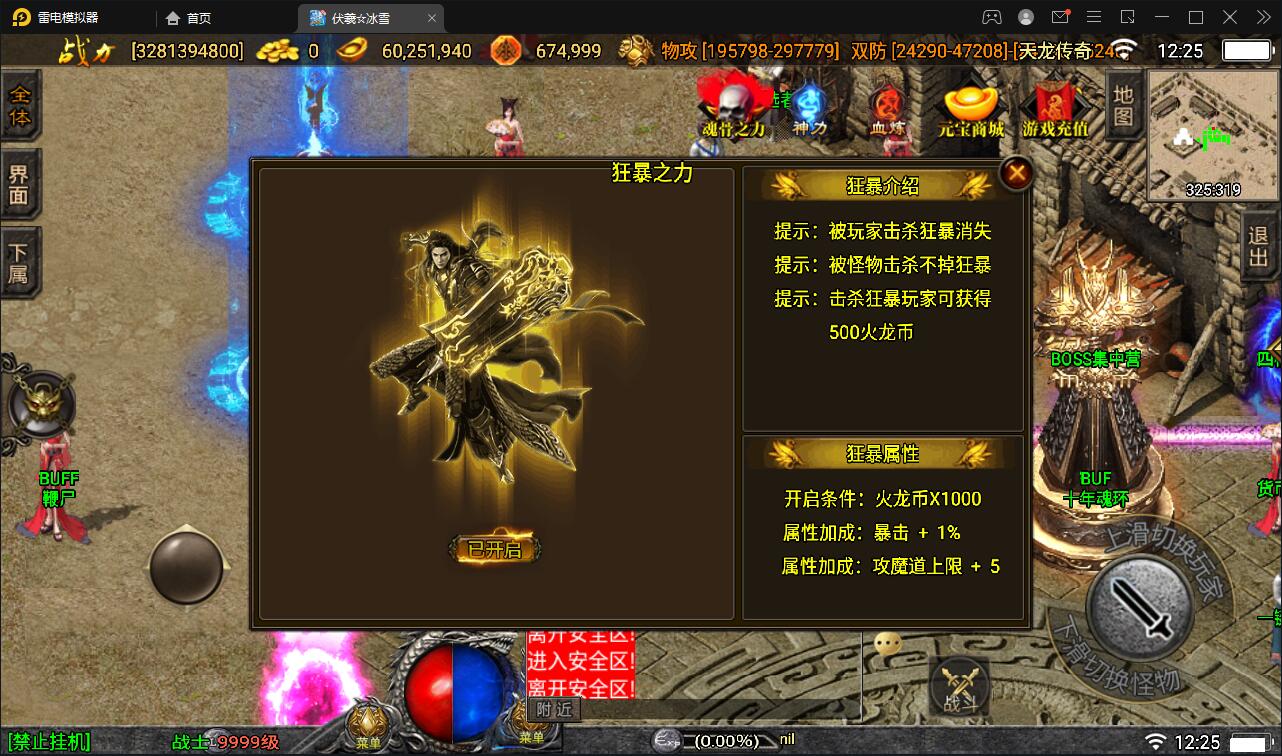Image resolution: width=1282 pixels, height=756 pixels.
Task: Click the minimap showing coordinates 325:319
Action: (x=1212, y=135)
